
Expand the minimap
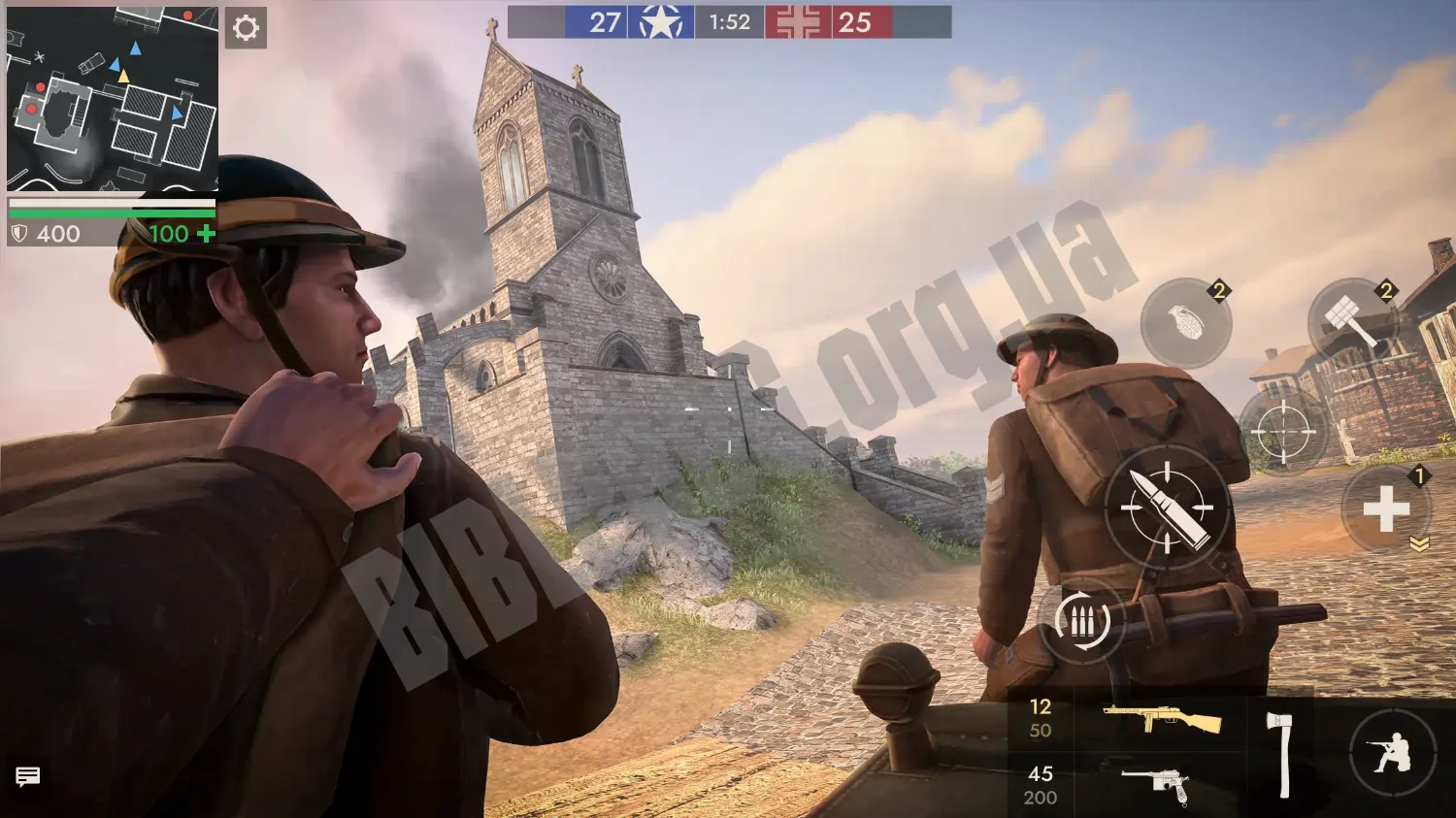coord(112,97)
